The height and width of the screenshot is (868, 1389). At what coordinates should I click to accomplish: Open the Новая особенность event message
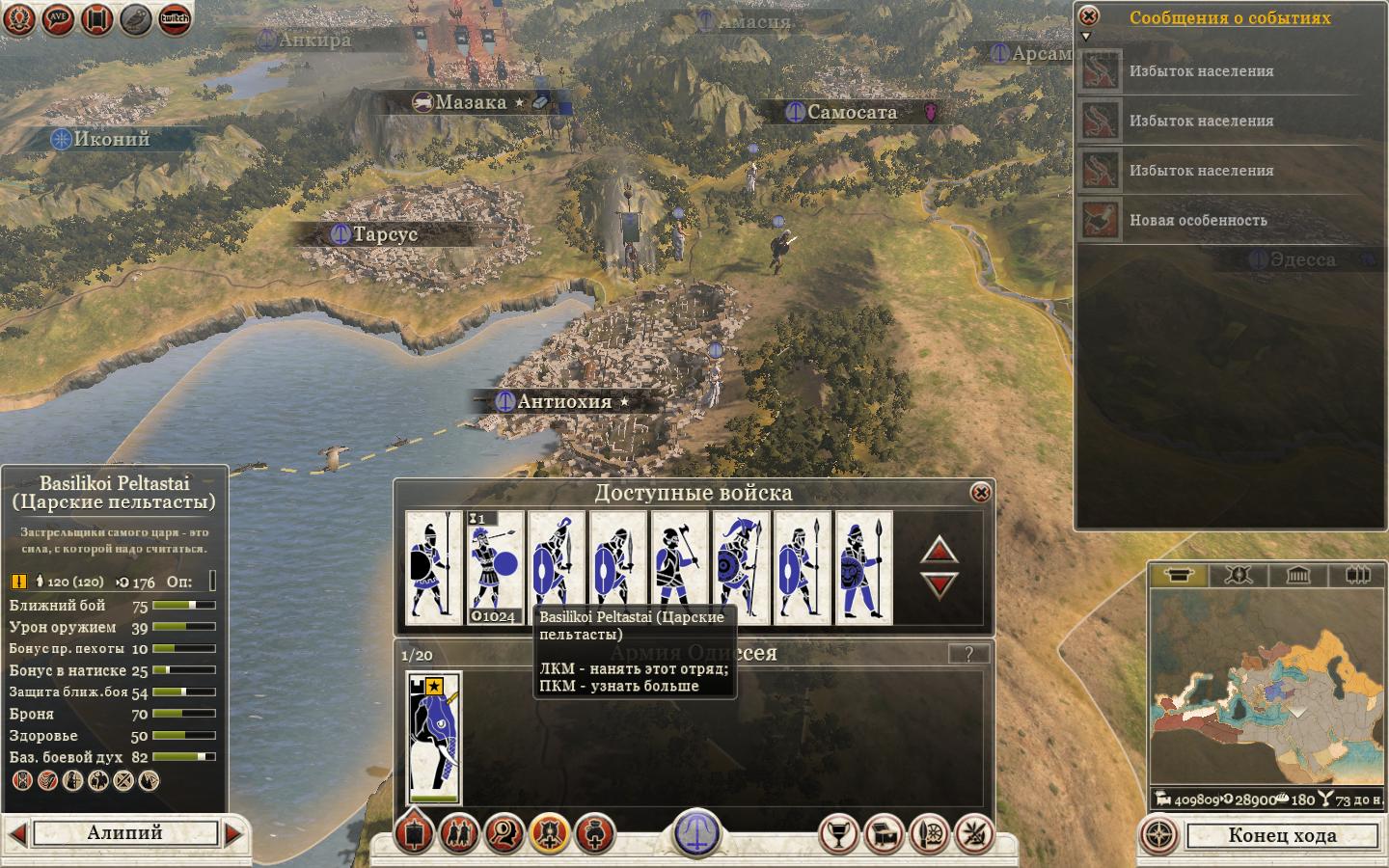(x=1198, y=220)
